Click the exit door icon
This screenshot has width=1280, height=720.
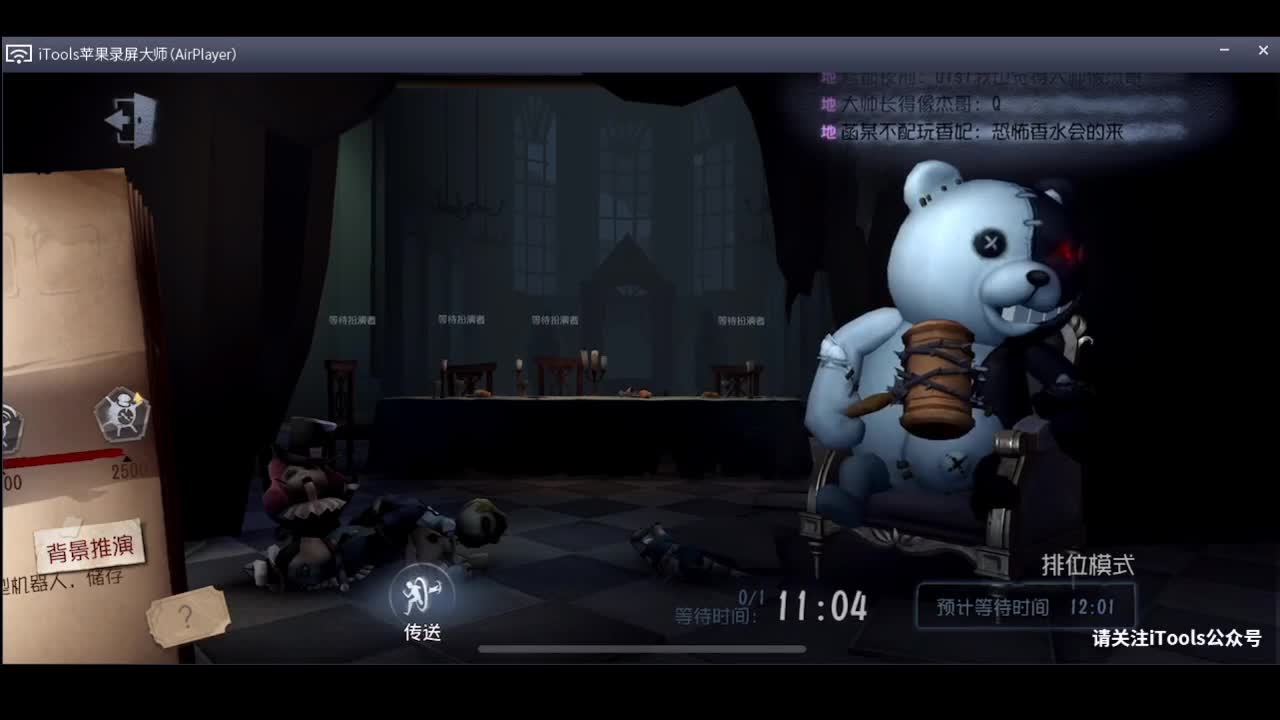point(132,120)
